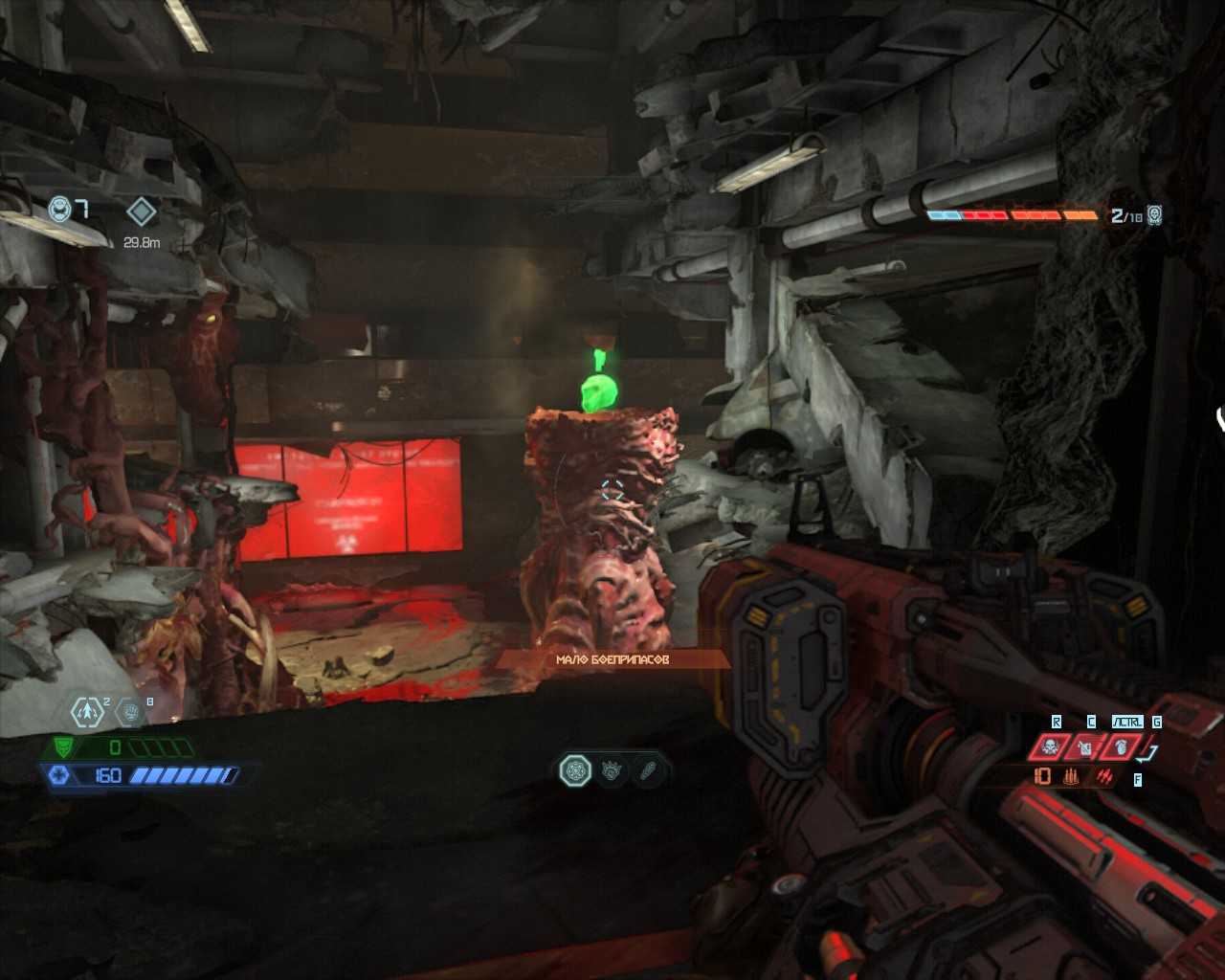
Task: Click the demon counter icon beside 2/18
Action: [1155, 214]
